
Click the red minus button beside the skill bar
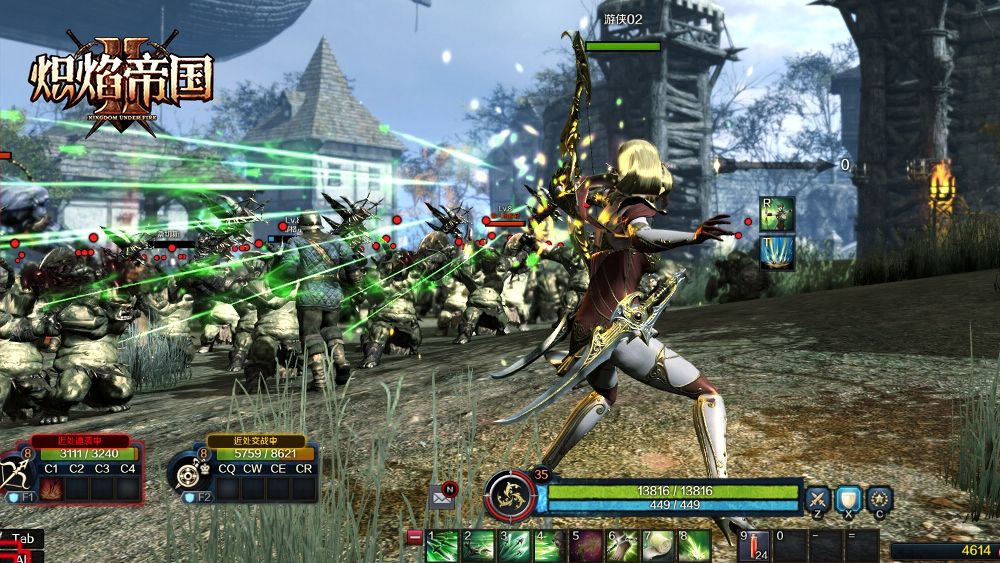(414, 537)
